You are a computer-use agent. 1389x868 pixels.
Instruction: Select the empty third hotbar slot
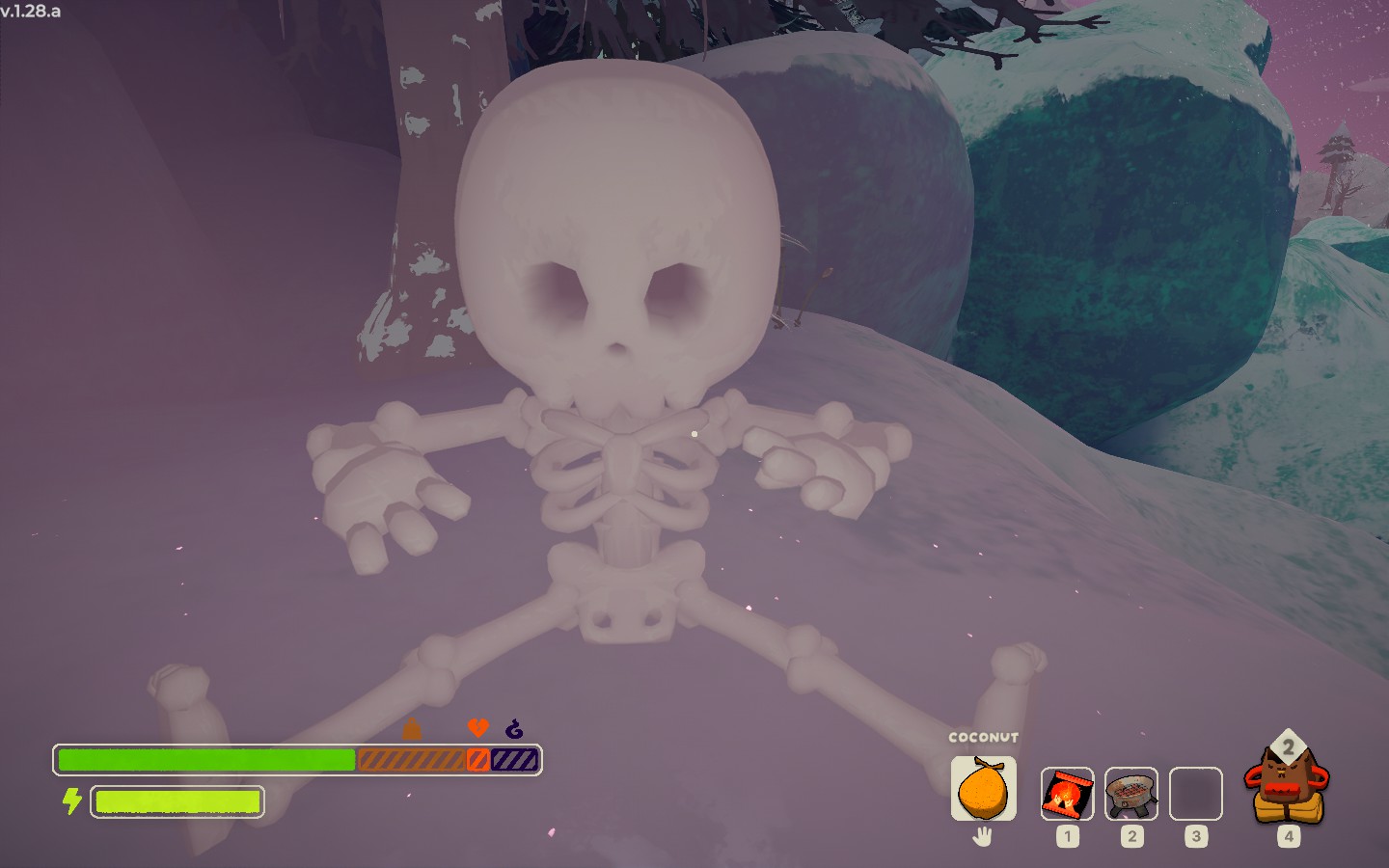[x=1195, y=794]
